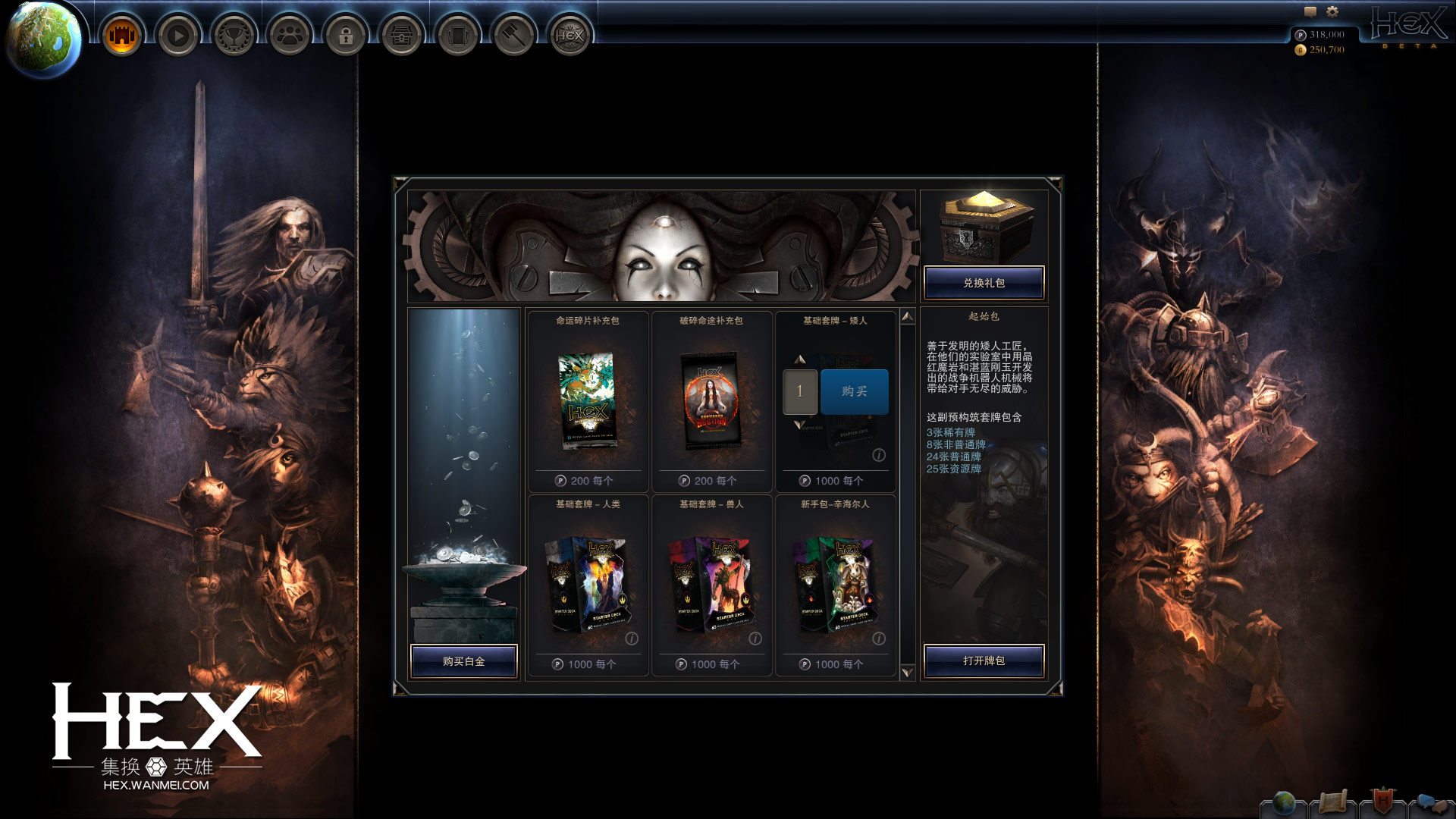The width and height of the screenshot is (1456, 819).
Task: Open the parchment scroll icon at bottom right
Action: (x=1332, y=802)
